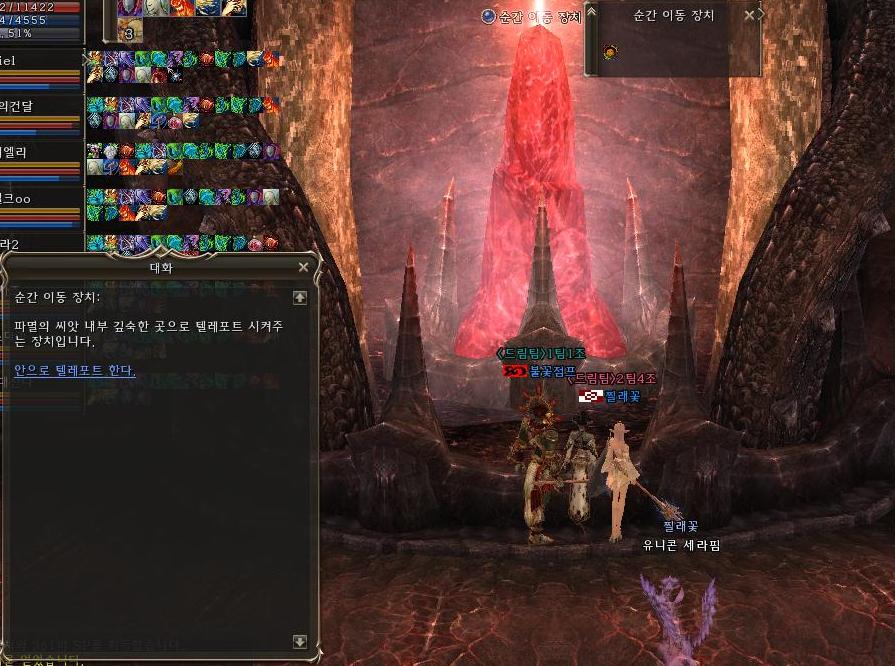Click the small icon inside the target window
This screenshot has width=895, height=666.
tap(610, 50)
